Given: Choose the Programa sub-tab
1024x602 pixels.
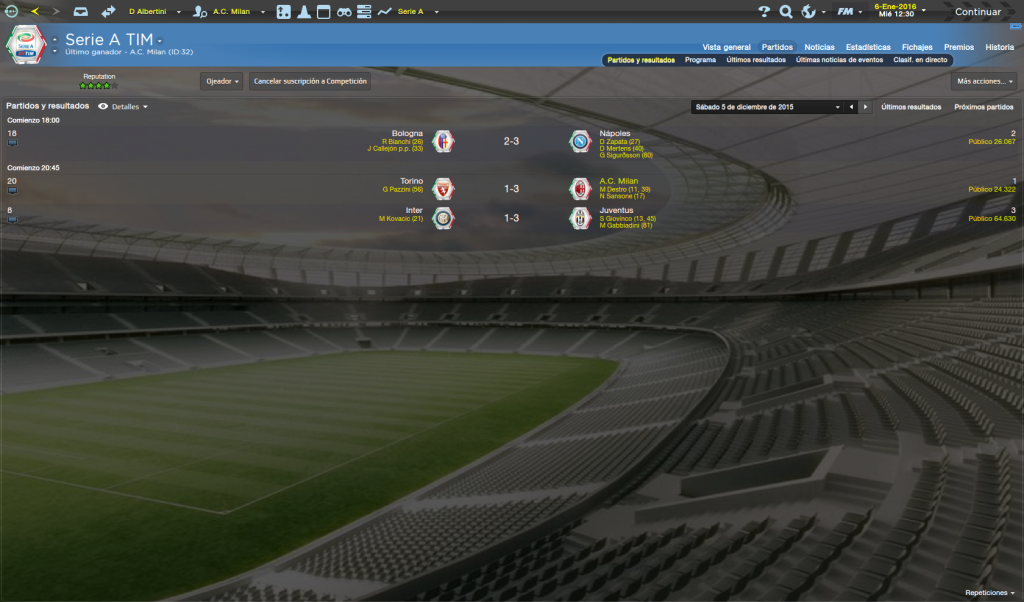Looking at the screenshot, I should pos(700,60).
